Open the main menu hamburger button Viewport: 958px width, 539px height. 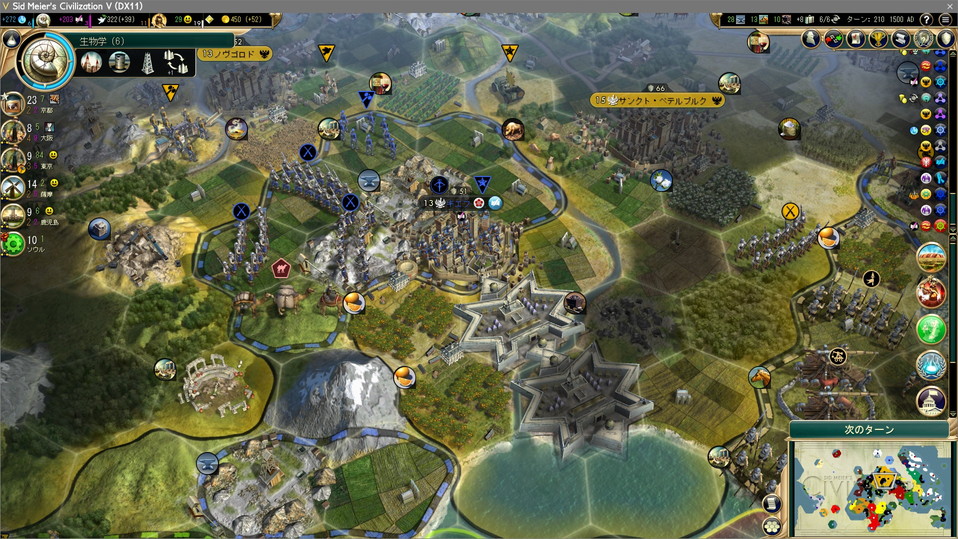(945, 19)
